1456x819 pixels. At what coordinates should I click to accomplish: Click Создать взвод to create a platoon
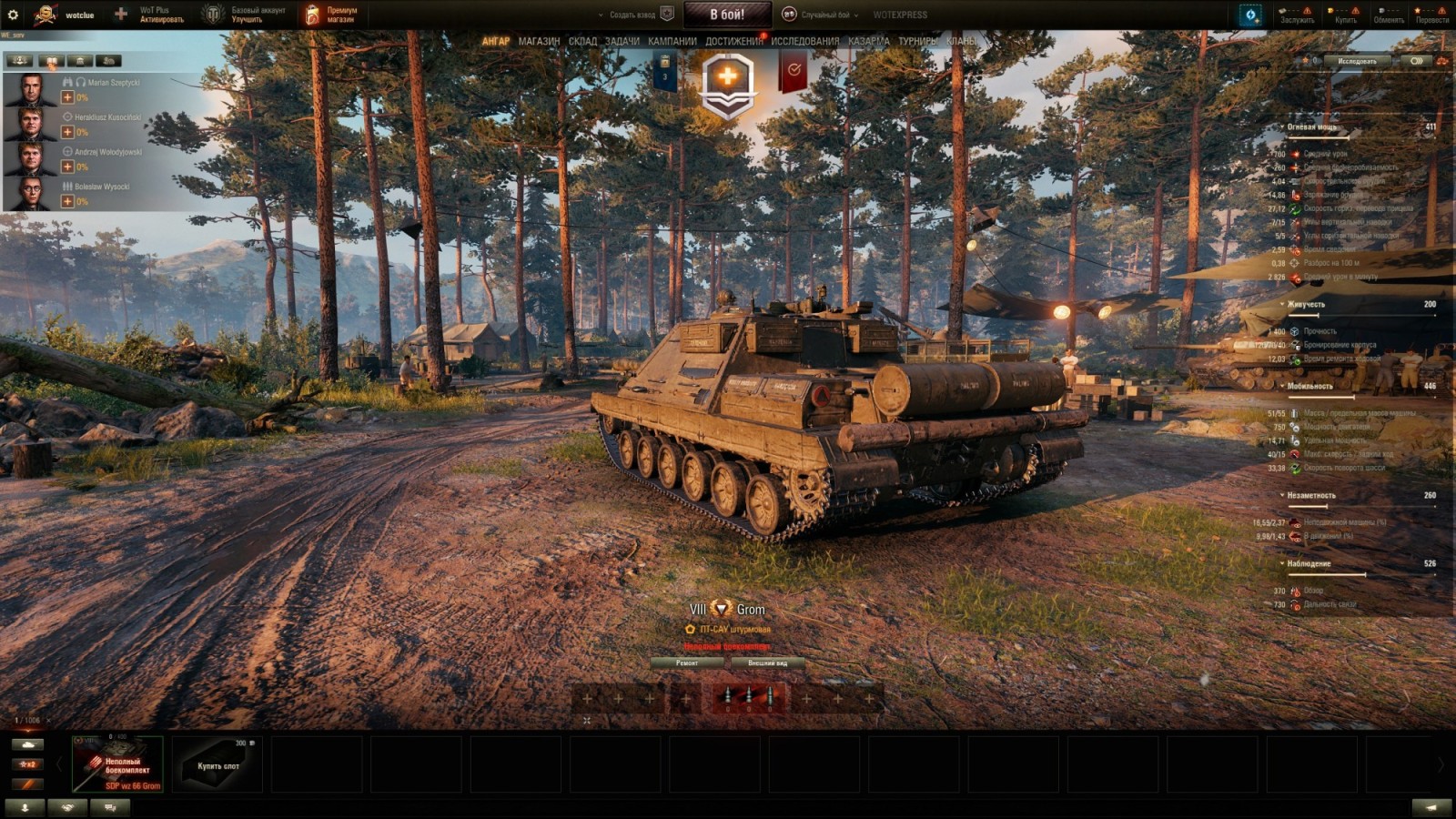[632, 15]
